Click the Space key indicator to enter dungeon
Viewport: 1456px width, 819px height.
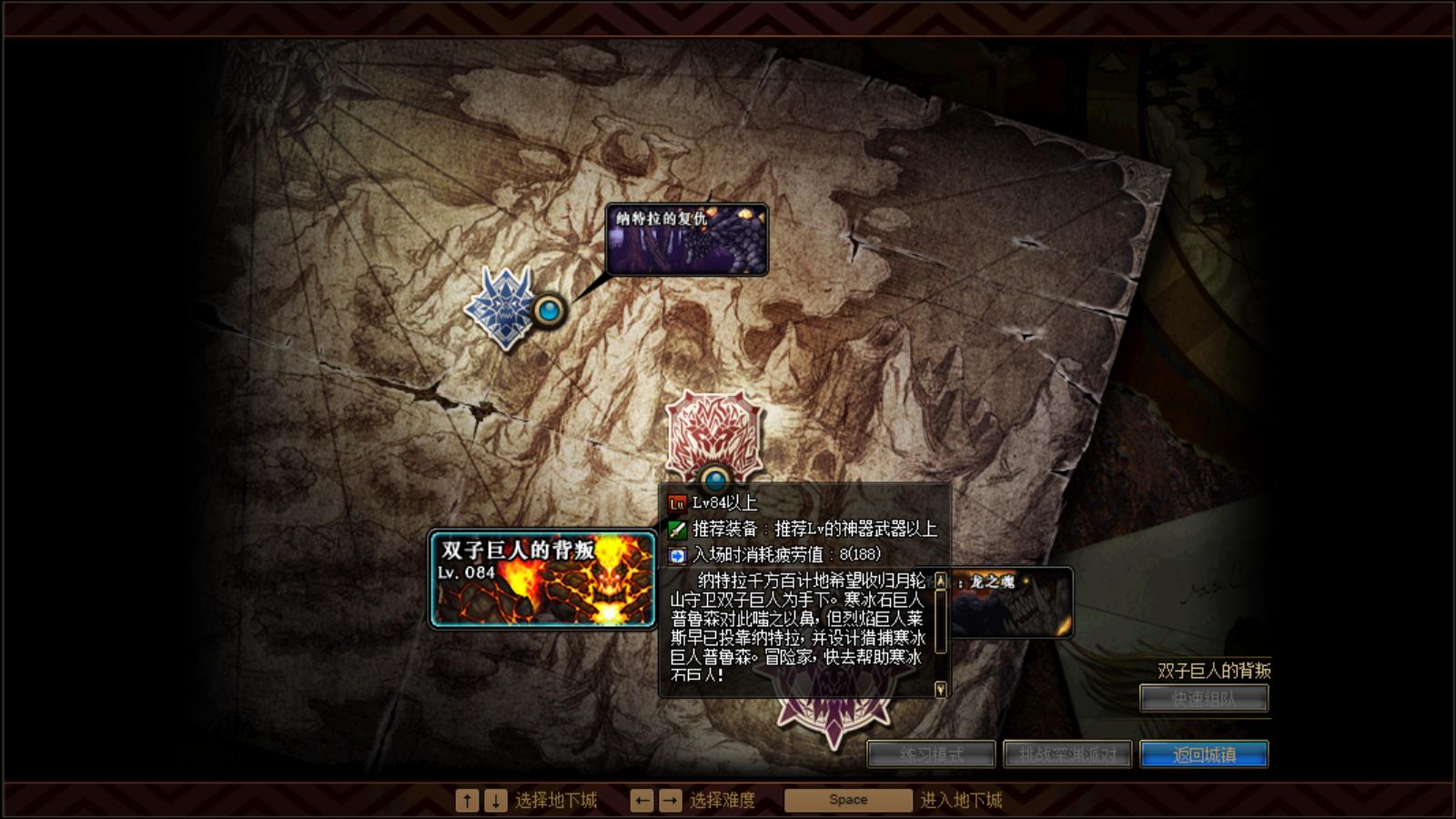coord(847,799)
